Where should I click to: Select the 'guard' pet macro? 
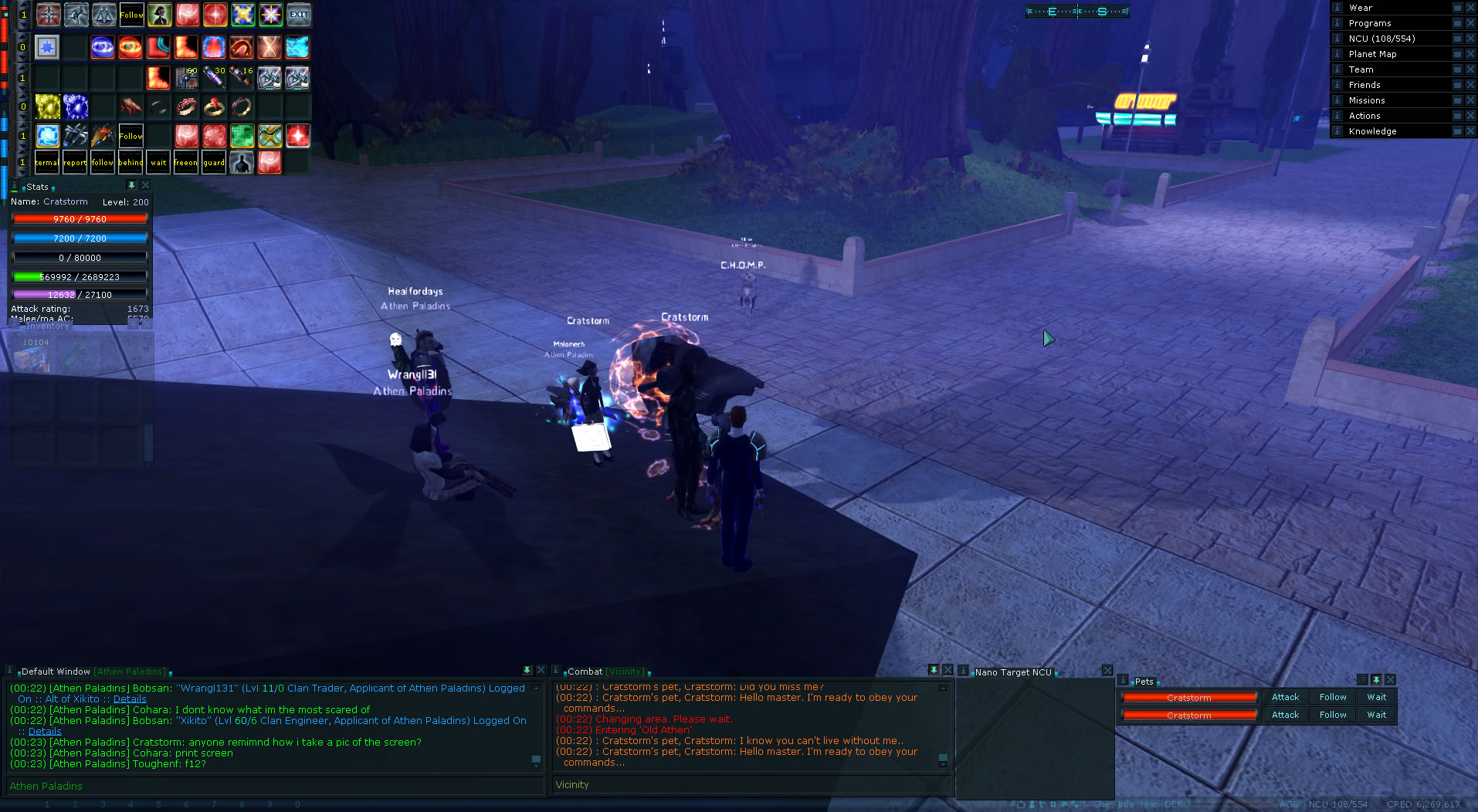coord(214,162)
